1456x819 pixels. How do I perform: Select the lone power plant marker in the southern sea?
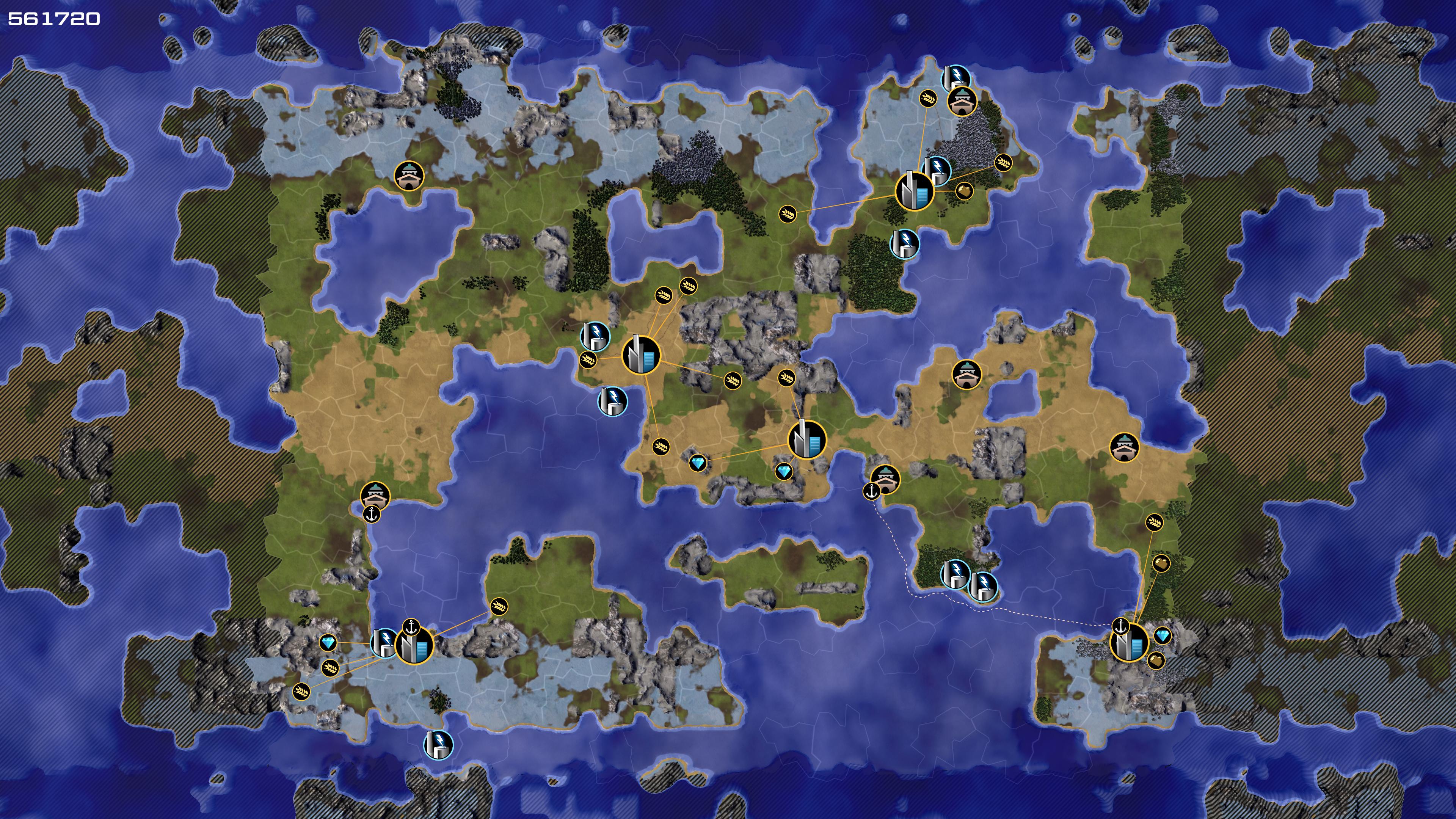coord(438,744)
